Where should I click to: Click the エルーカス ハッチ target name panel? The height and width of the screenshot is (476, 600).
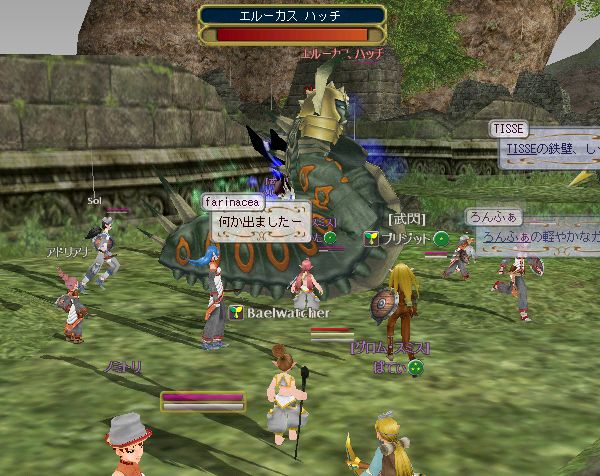pos(293,15)
